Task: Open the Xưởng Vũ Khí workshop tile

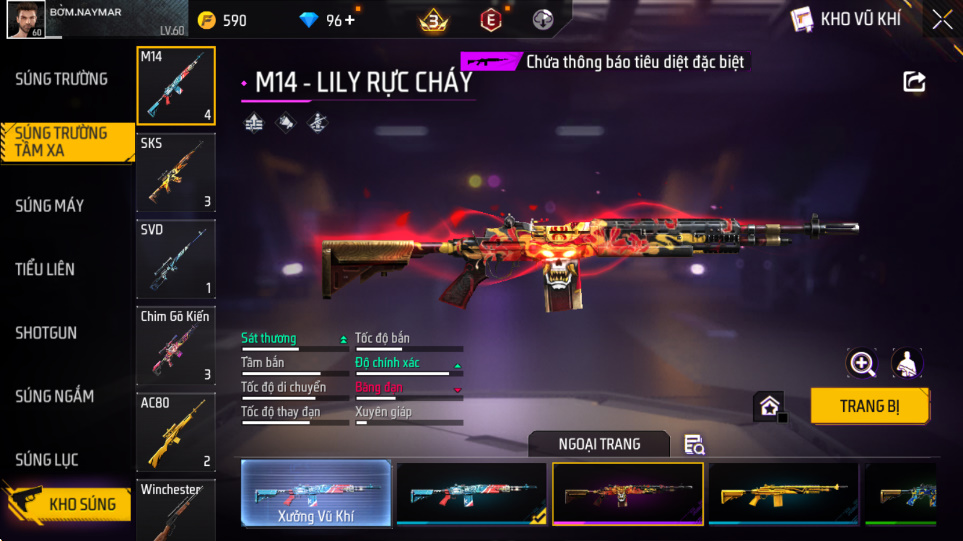Action: click(x=316, y=493)
